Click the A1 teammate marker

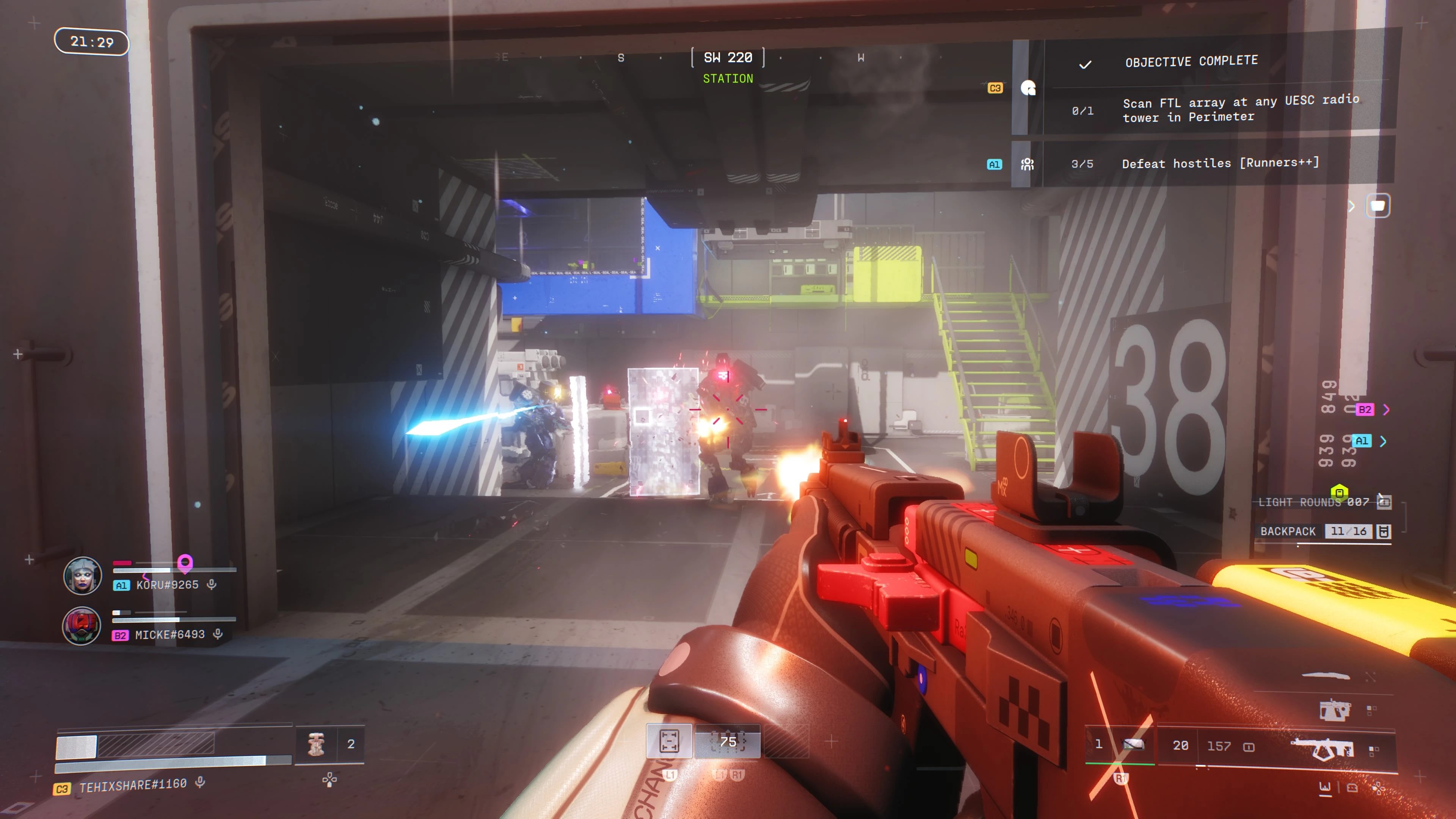click(x=1362, y=441)
